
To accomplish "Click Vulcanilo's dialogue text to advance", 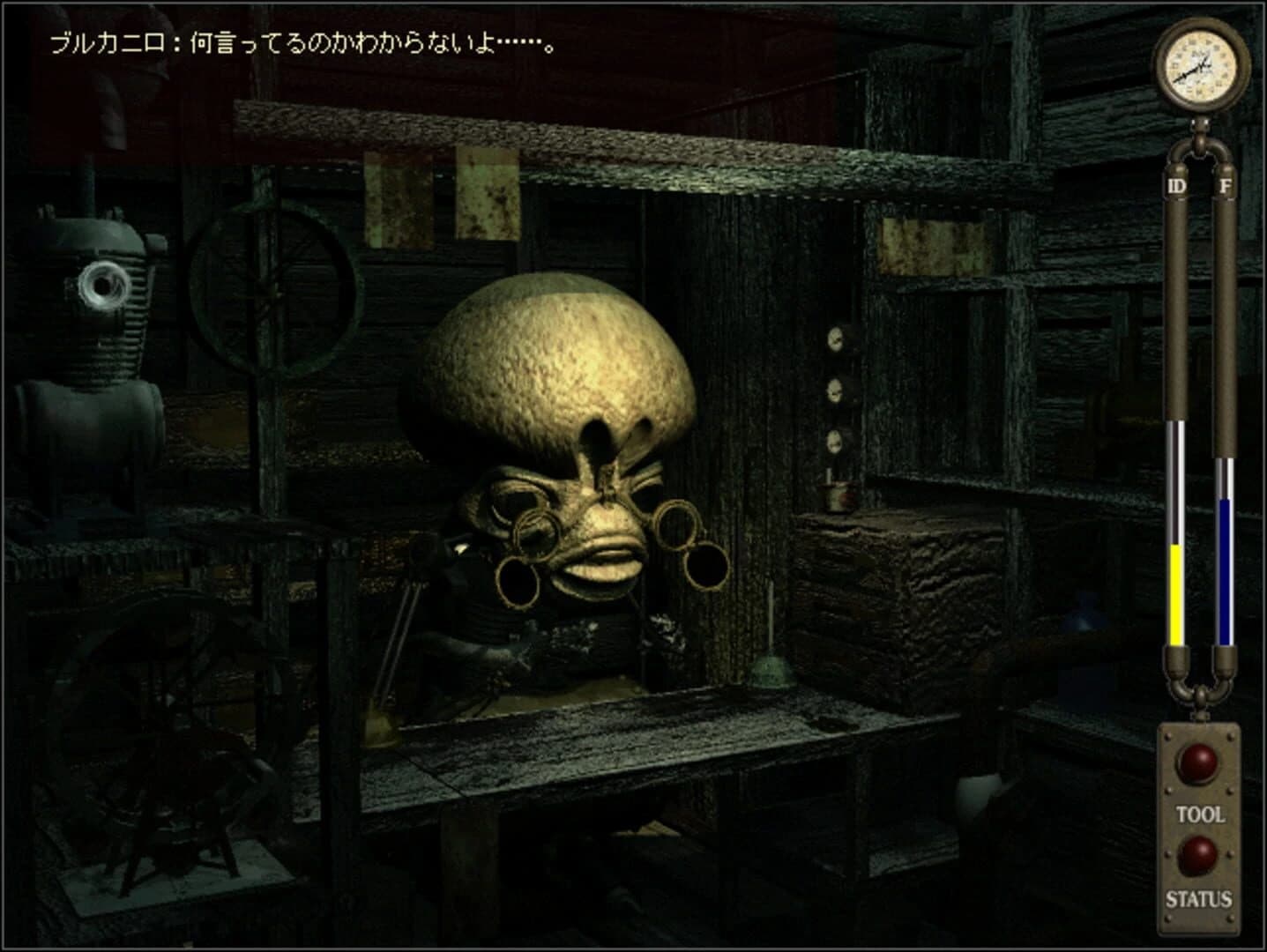I will [300, 41].
